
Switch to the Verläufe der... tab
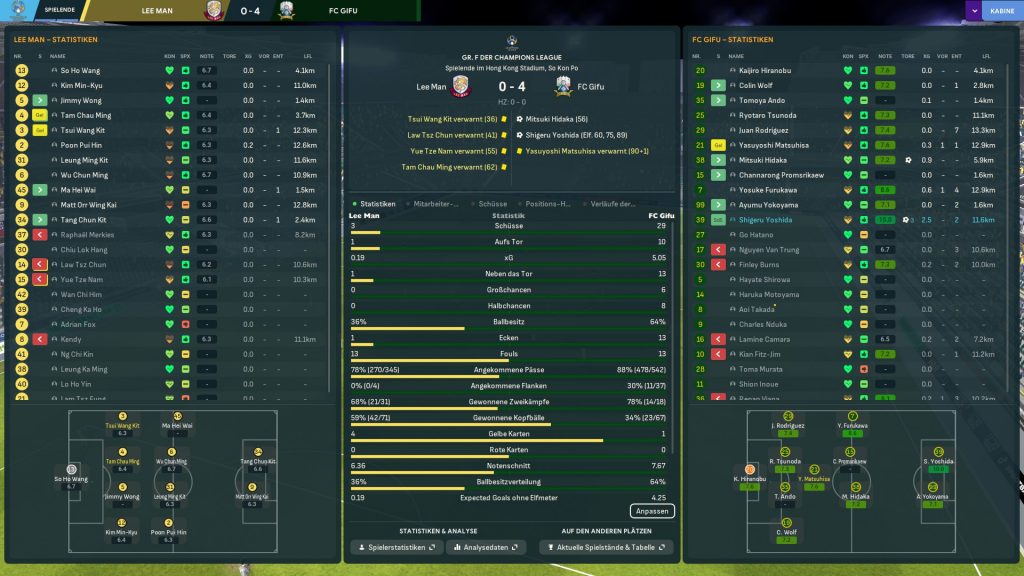click(613, 203)
